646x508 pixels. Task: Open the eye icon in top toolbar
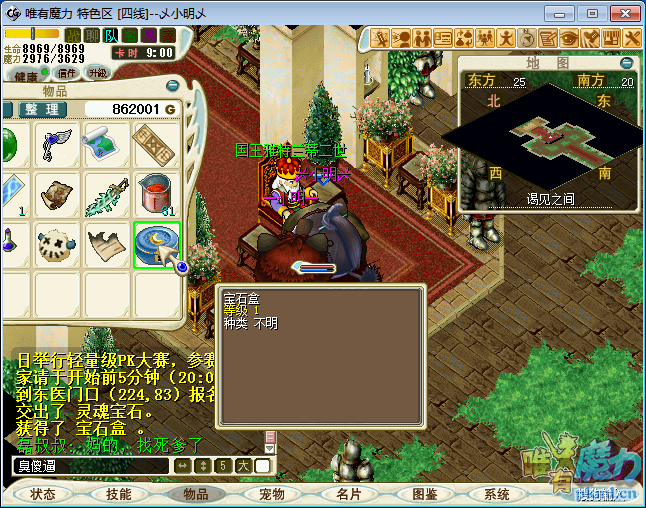pyautogui.click(x=568, y=38)
